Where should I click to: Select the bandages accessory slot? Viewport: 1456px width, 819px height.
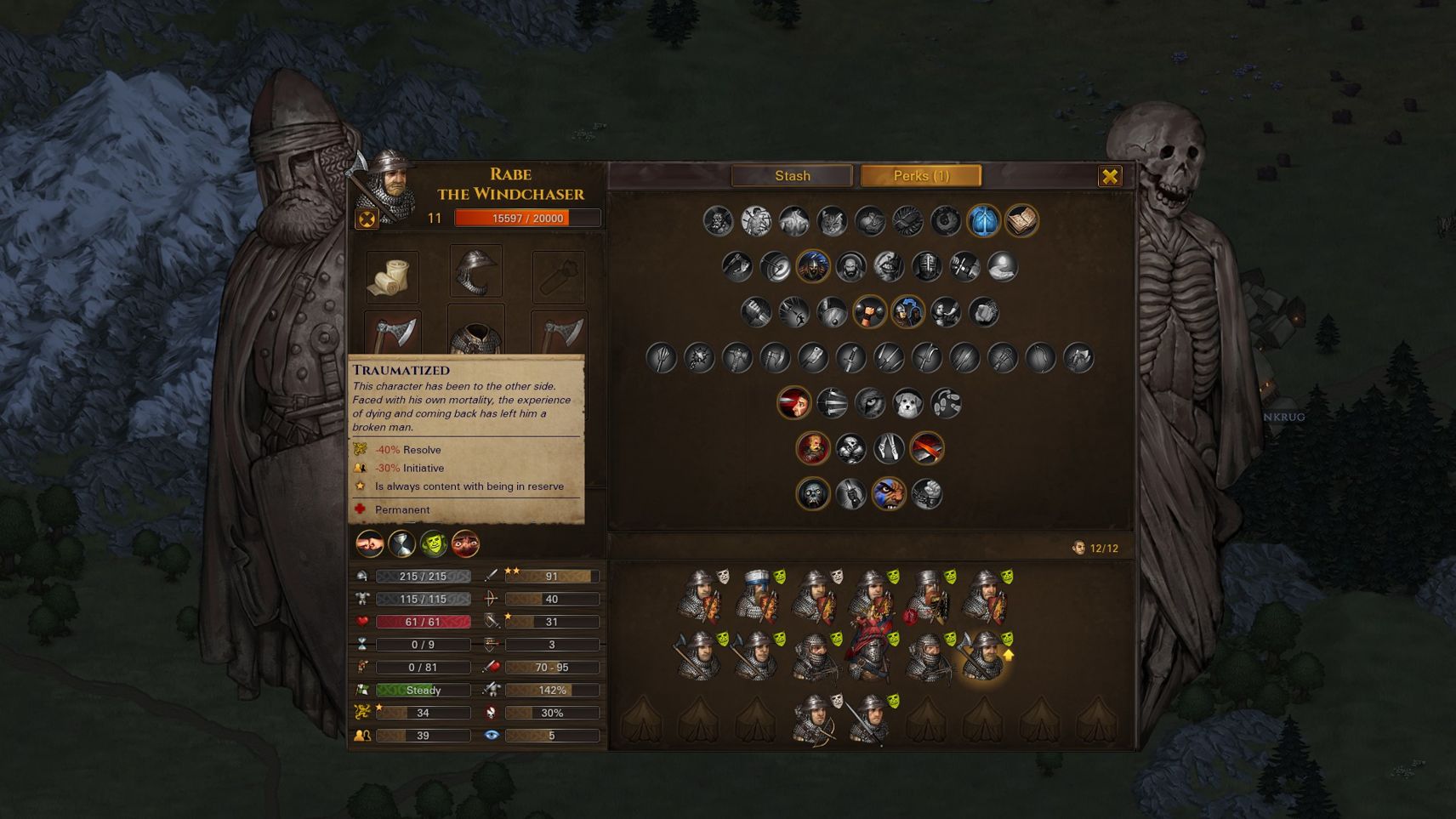391,276
